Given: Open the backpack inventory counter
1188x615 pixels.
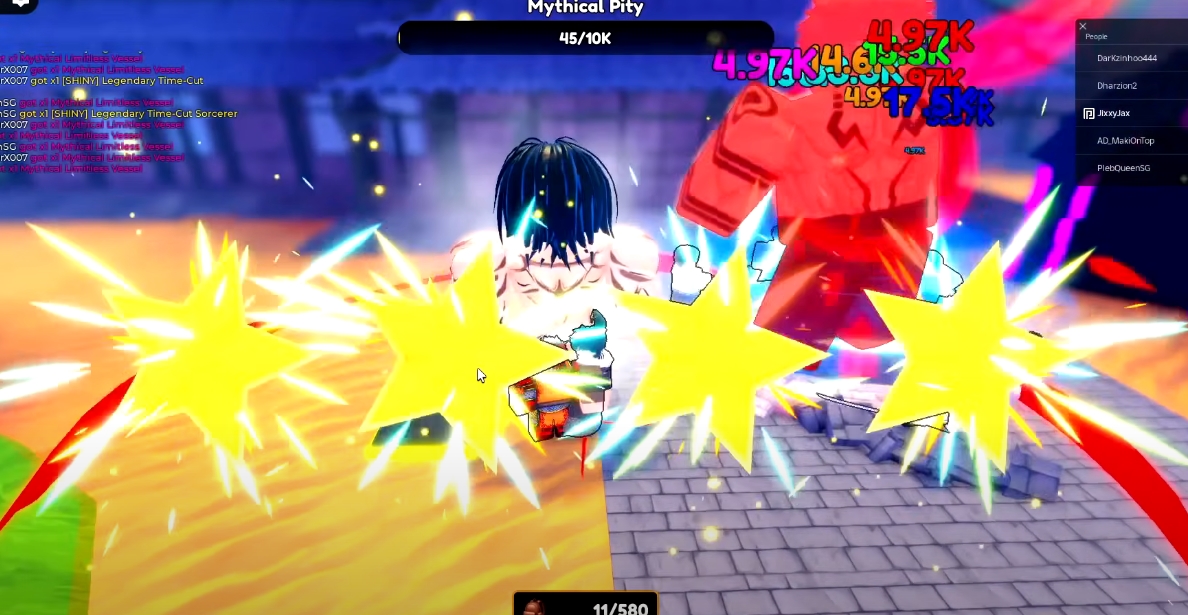Looking at the screenshot, I should [586, 605].
